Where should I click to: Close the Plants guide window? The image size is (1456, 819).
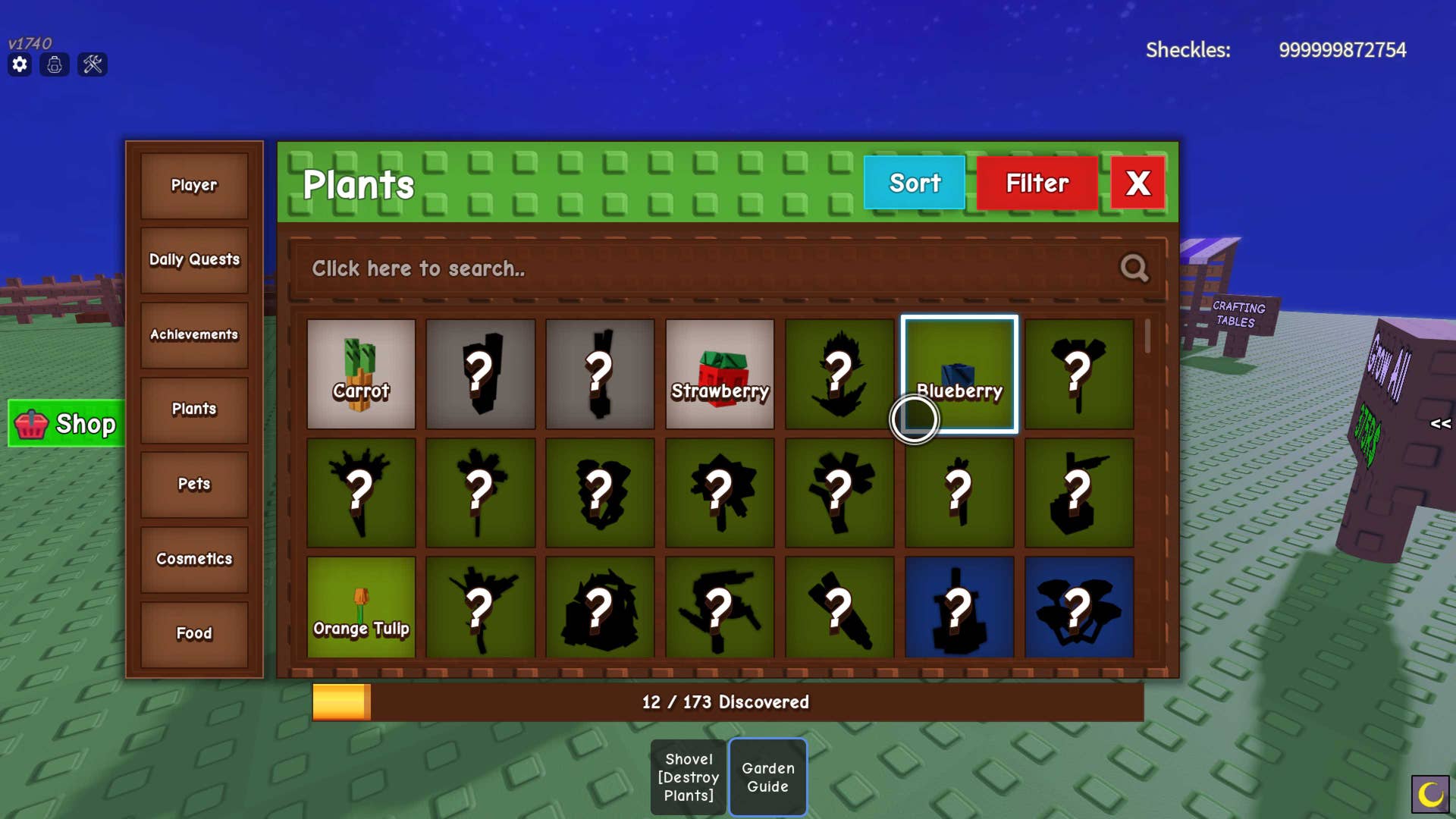pos(1137,183)
